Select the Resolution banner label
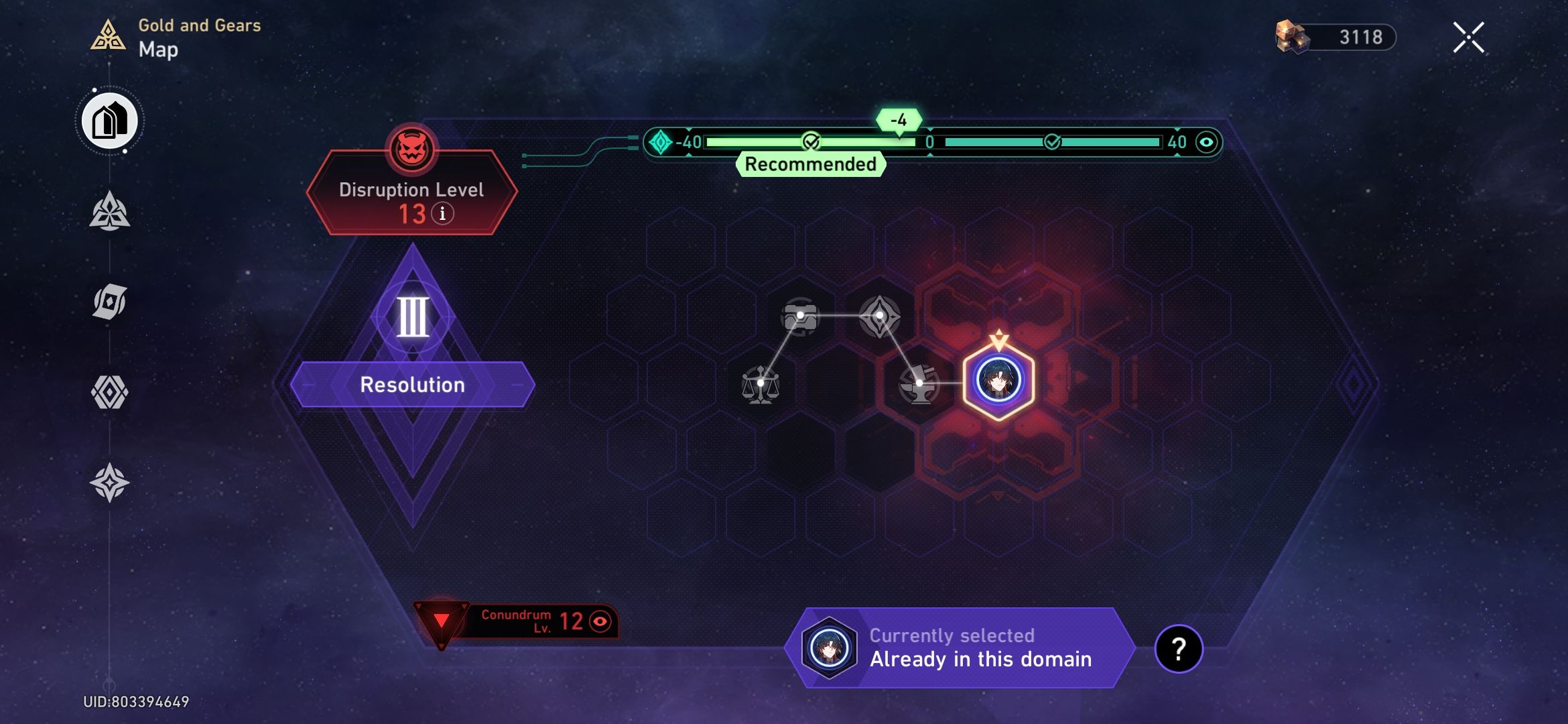 412,384
